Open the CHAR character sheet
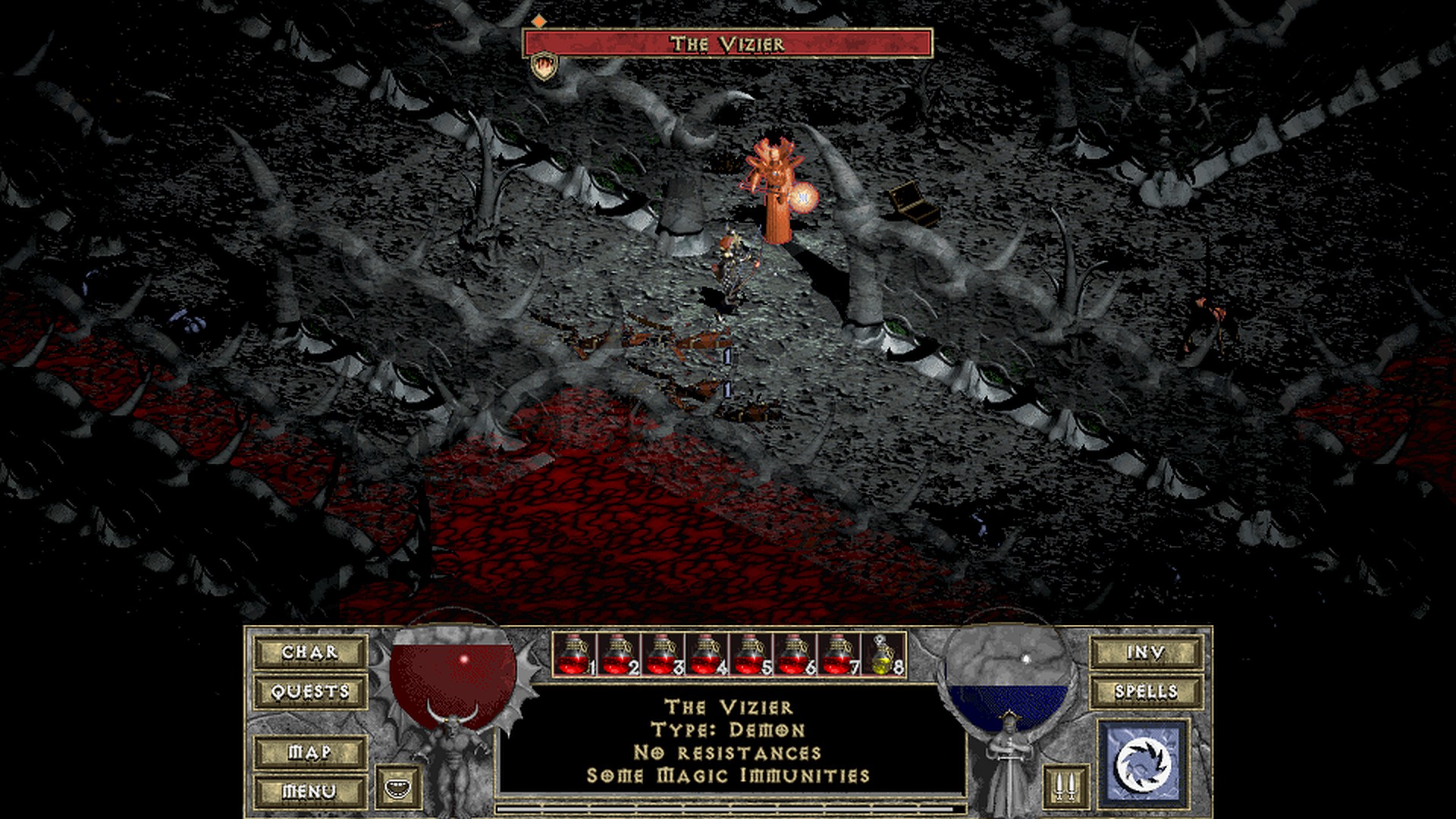Image resolution: width=1456 pixels, height=819 pixels. click(310, 652)
